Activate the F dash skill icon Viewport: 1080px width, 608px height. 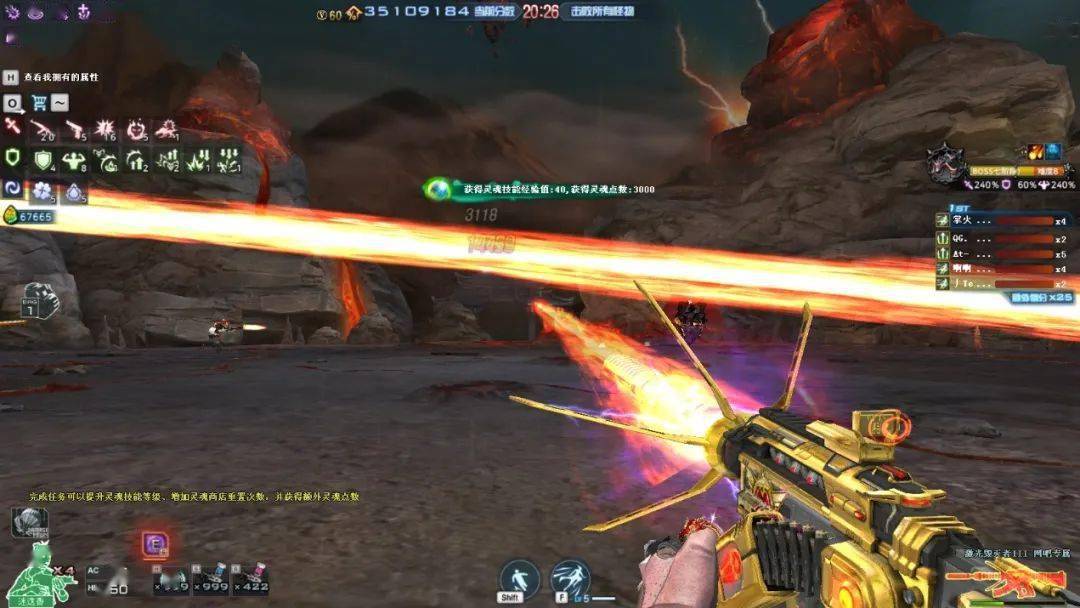(569, 578)
